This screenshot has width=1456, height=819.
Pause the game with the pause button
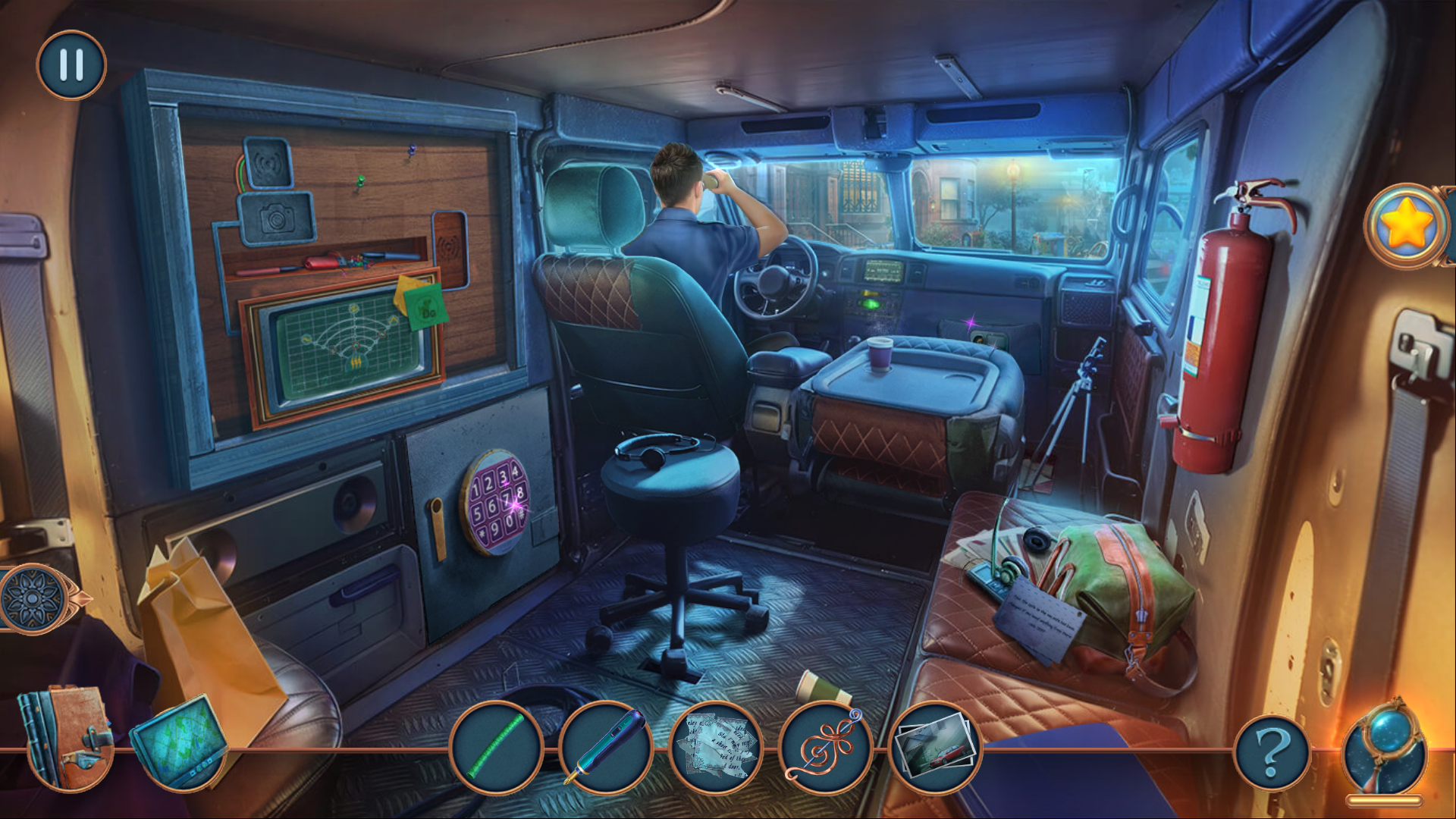click(x=71, y=65)
